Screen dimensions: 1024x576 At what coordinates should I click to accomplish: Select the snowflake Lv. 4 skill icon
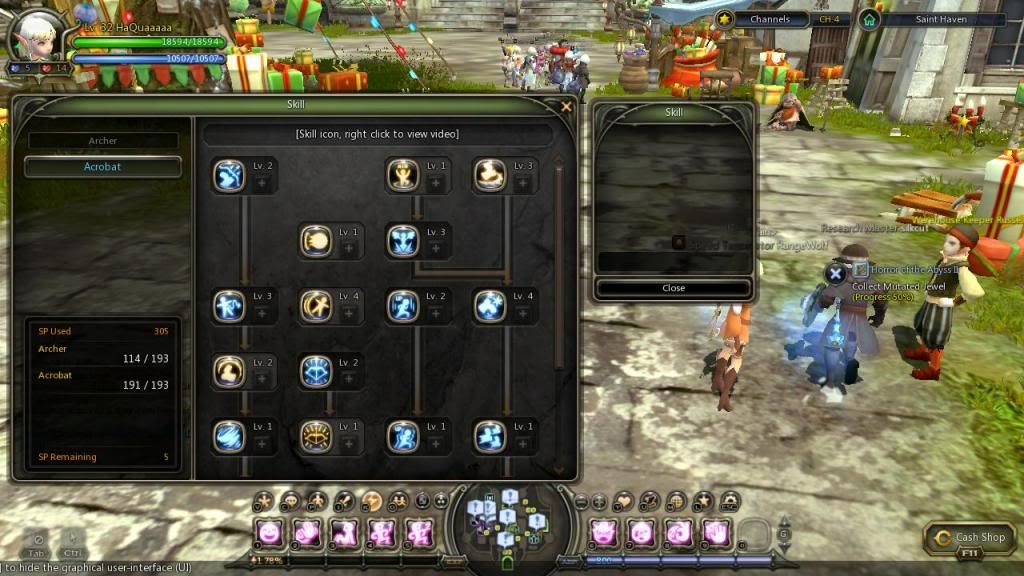(490, 305)
